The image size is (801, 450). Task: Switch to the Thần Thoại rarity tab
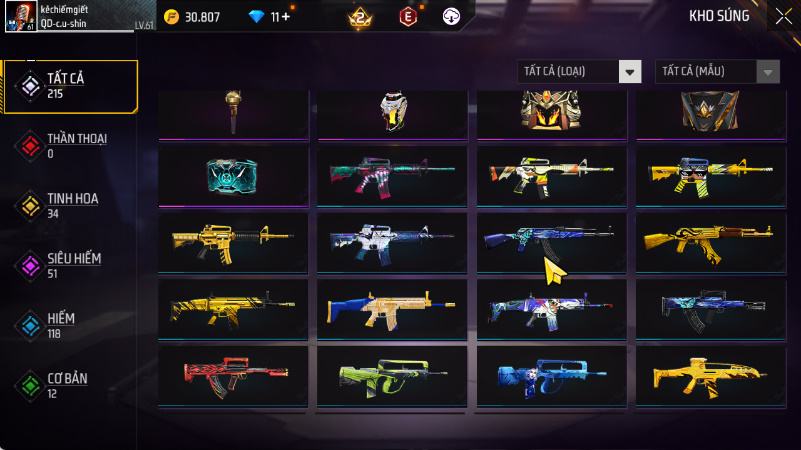coord(70,145)
